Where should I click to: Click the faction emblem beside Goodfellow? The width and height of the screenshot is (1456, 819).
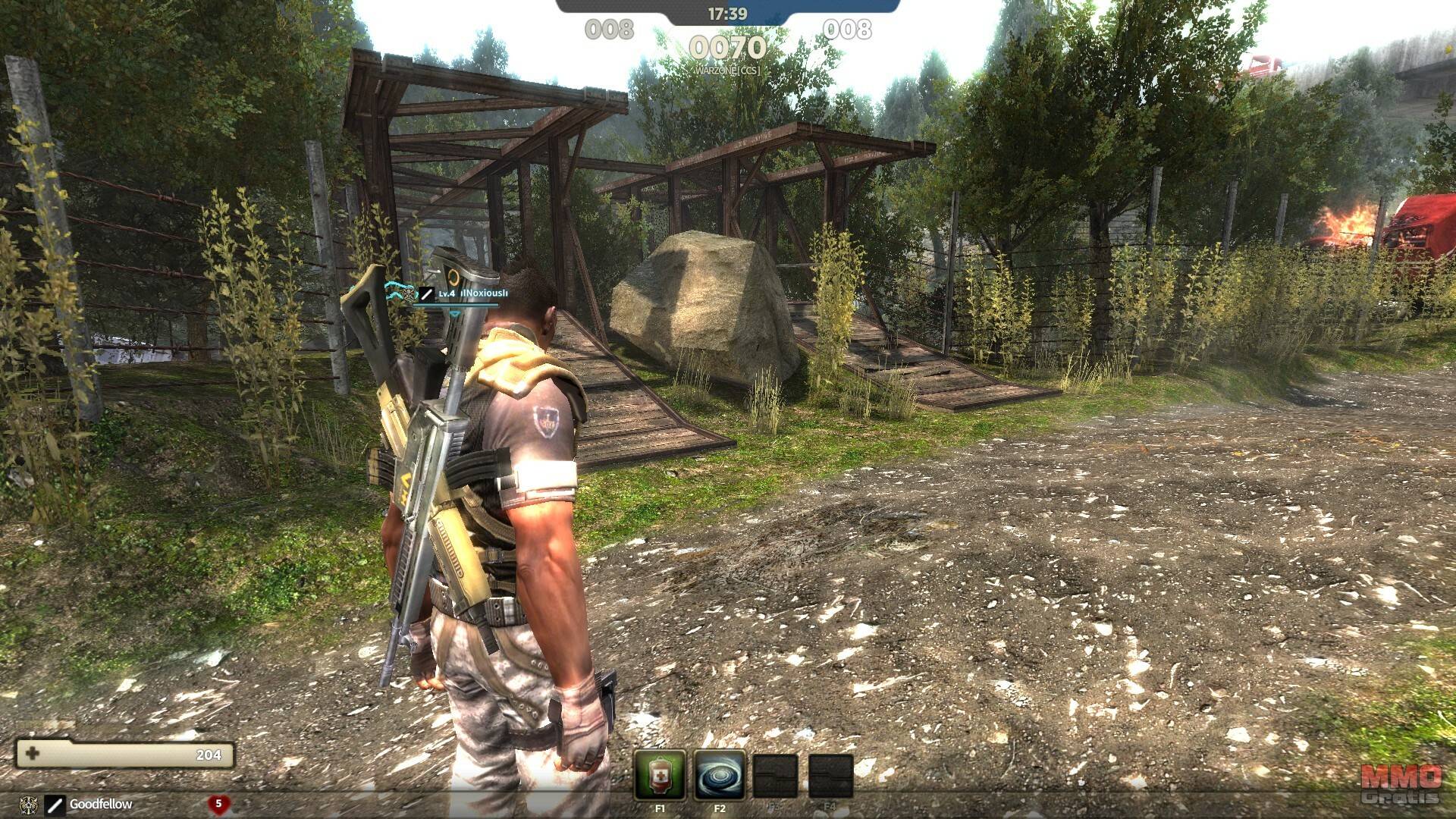27,804
